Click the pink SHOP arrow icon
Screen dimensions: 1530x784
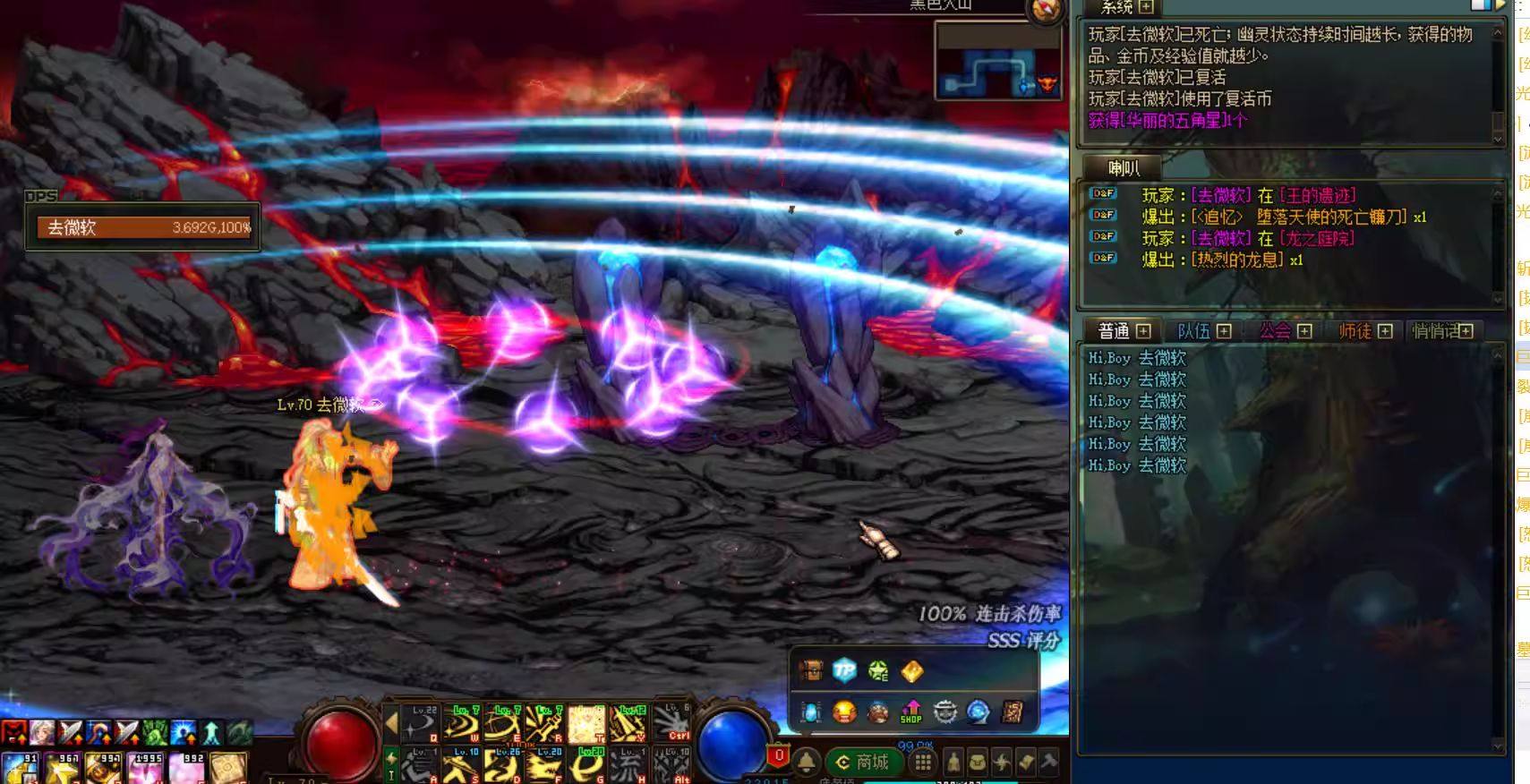pyautogui.click(x=910, y=712)
